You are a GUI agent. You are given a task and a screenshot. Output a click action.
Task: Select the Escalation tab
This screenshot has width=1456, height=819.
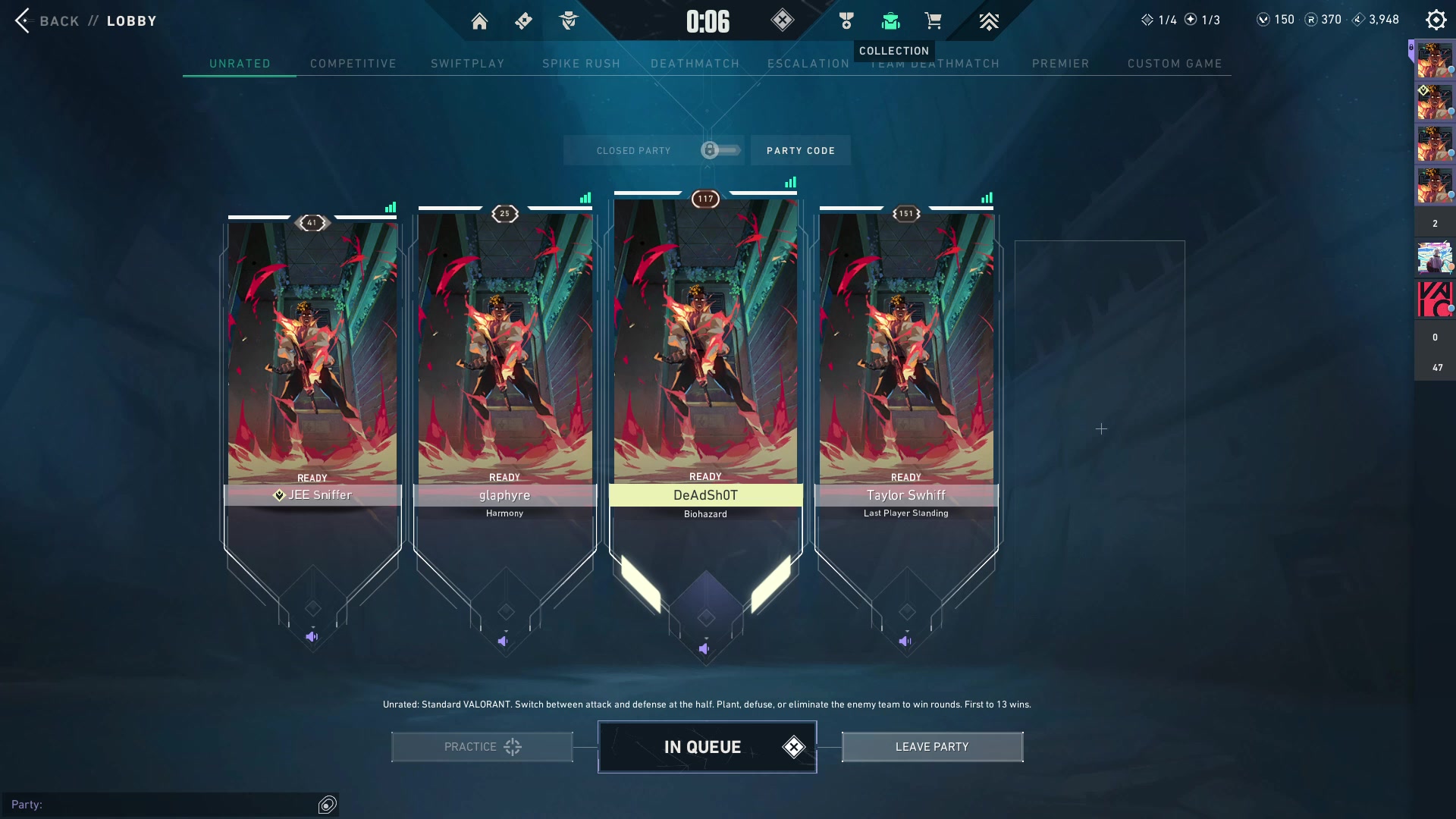(x=808, y=64)
